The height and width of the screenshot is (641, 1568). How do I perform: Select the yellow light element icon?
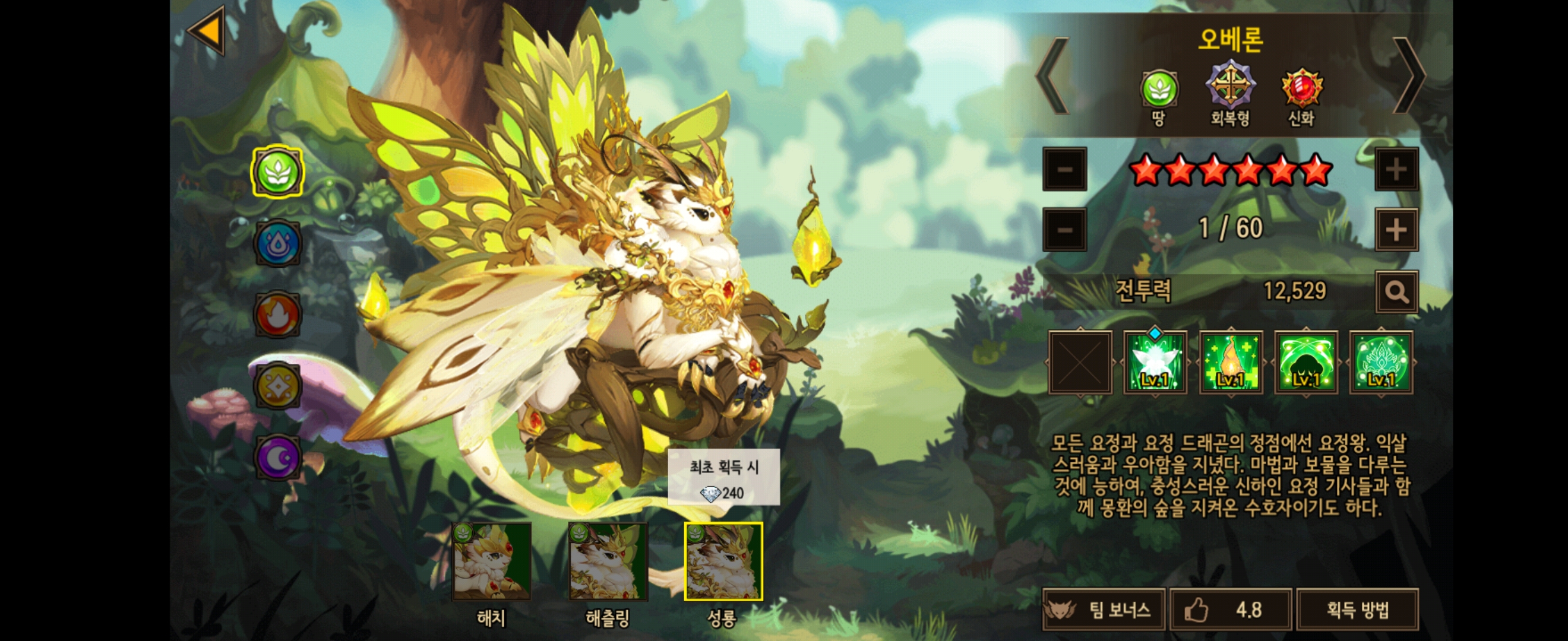277,386
